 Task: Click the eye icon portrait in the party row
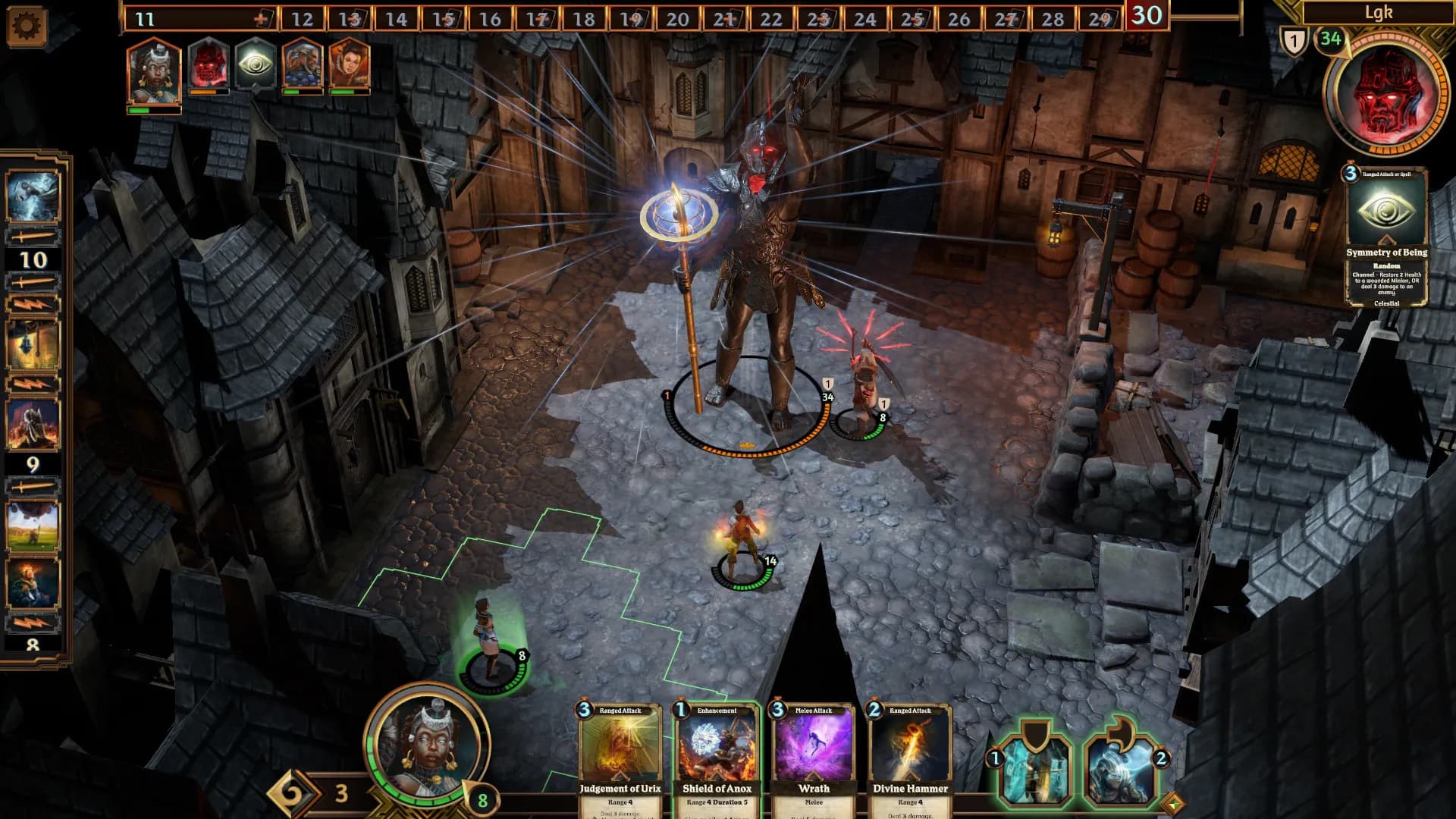(x=254, y=67)
